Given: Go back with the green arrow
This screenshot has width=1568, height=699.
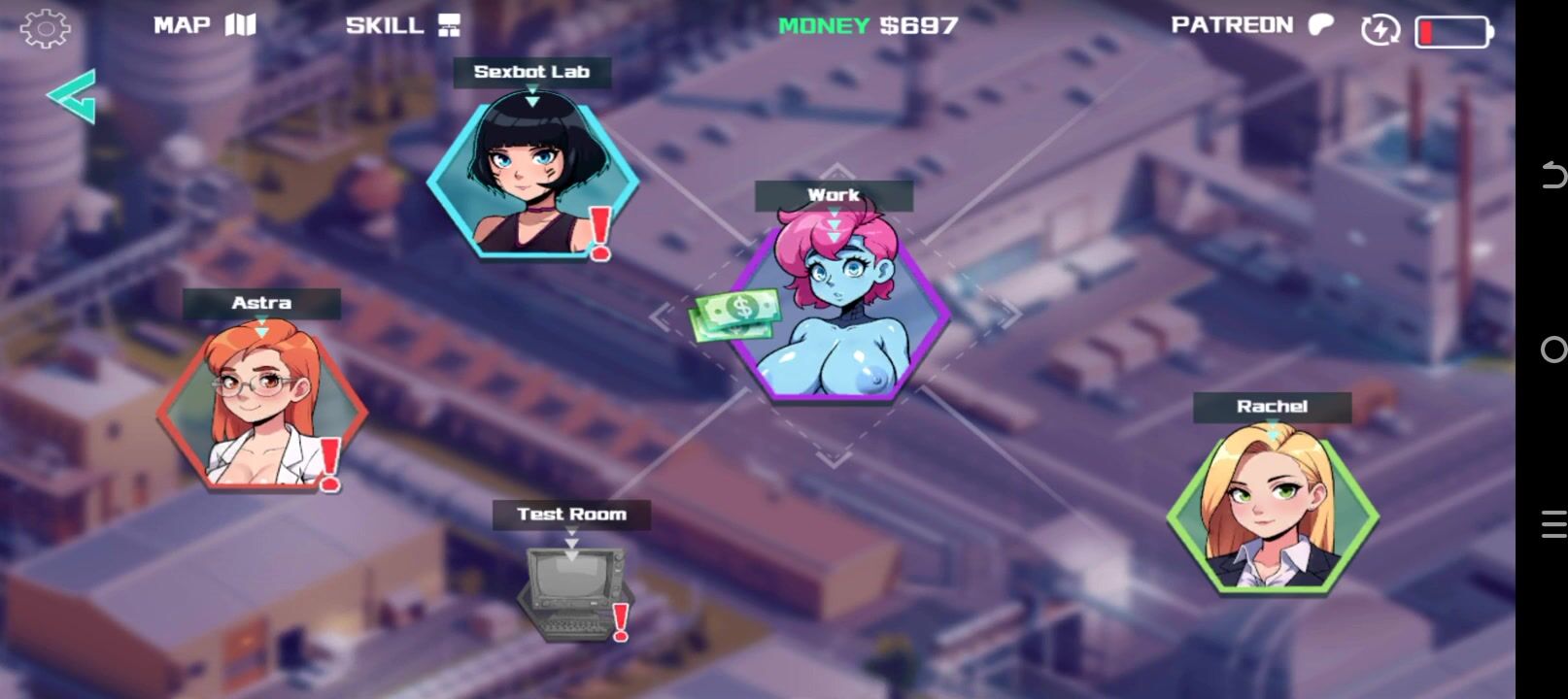Looking at the screenshot, I should pyautogui.click(x=72, y=96).
